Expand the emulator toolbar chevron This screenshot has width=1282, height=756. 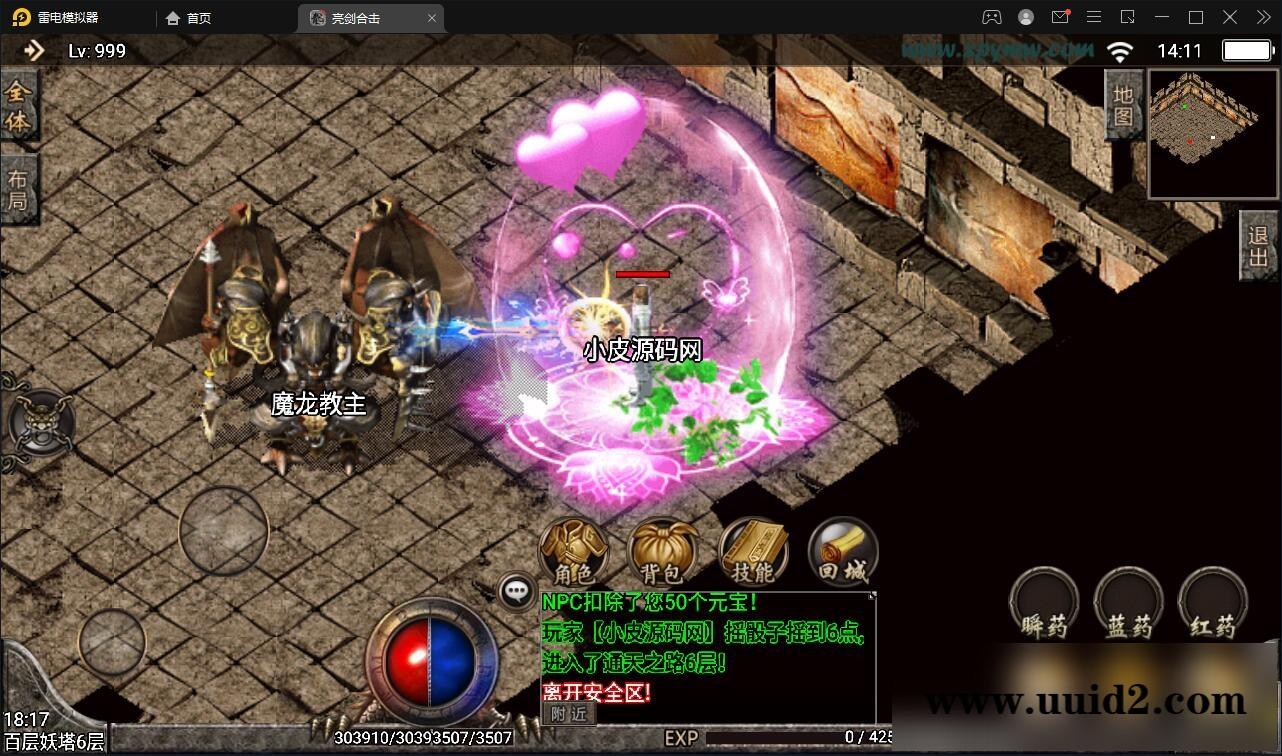(x=1262, y=17)
